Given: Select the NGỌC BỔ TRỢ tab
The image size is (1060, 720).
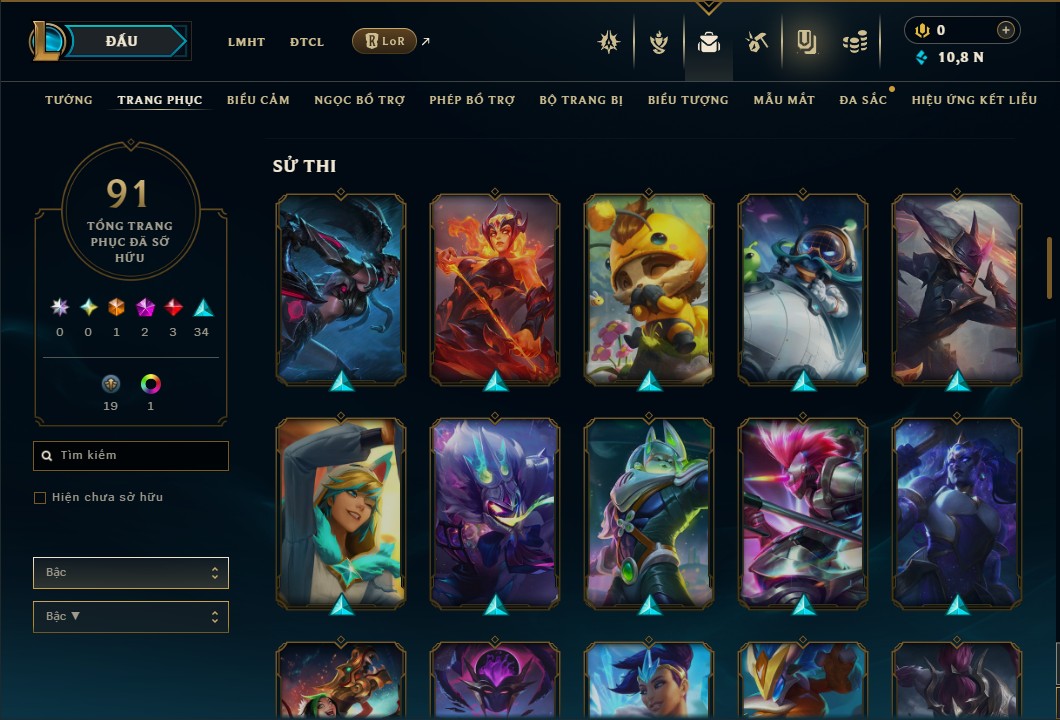Looking at the screenshot, I should click(x=359, y=100).
